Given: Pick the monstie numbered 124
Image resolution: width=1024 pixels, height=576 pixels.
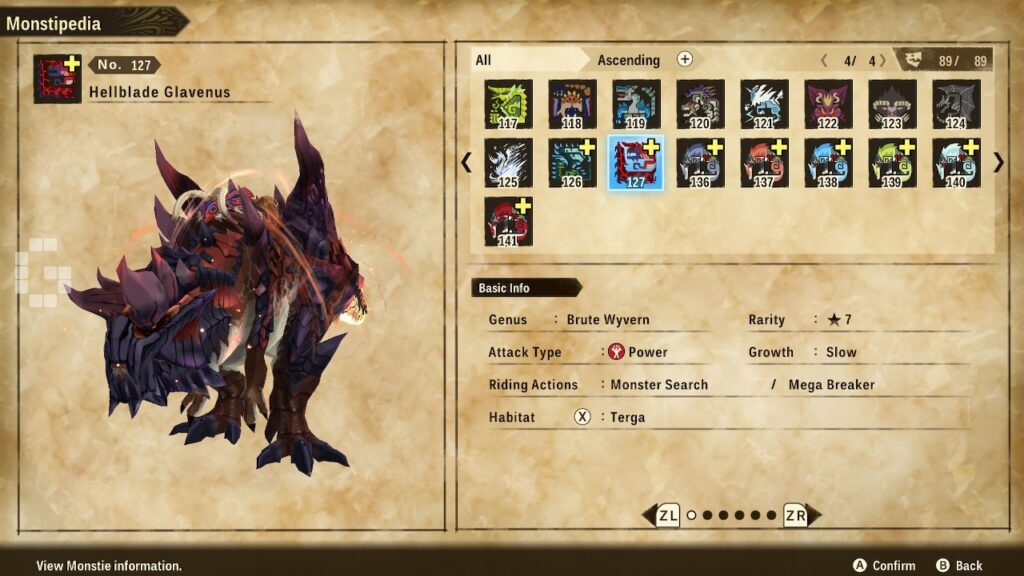Looking at the screenshot, I should pos(957,105).
